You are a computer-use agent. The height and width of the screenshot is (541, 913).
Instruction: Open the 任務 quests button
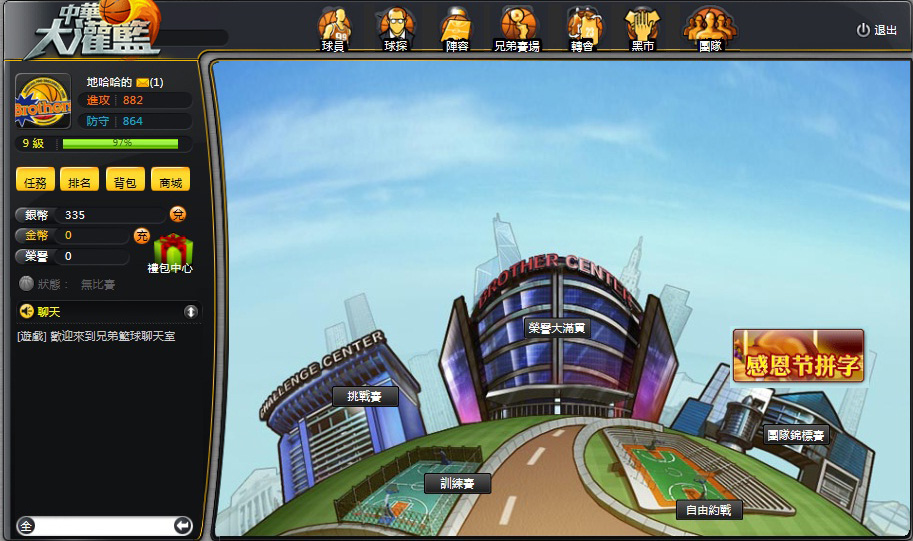click(35, 181)
